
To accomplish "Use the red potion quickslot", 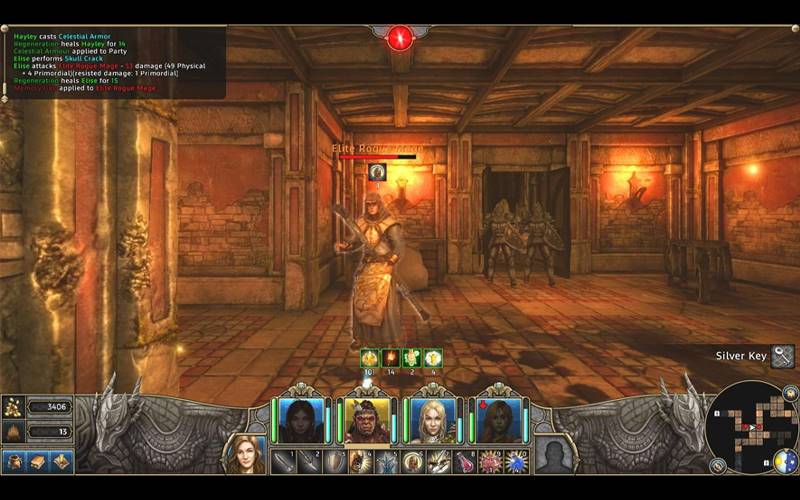I will (465, 462).
